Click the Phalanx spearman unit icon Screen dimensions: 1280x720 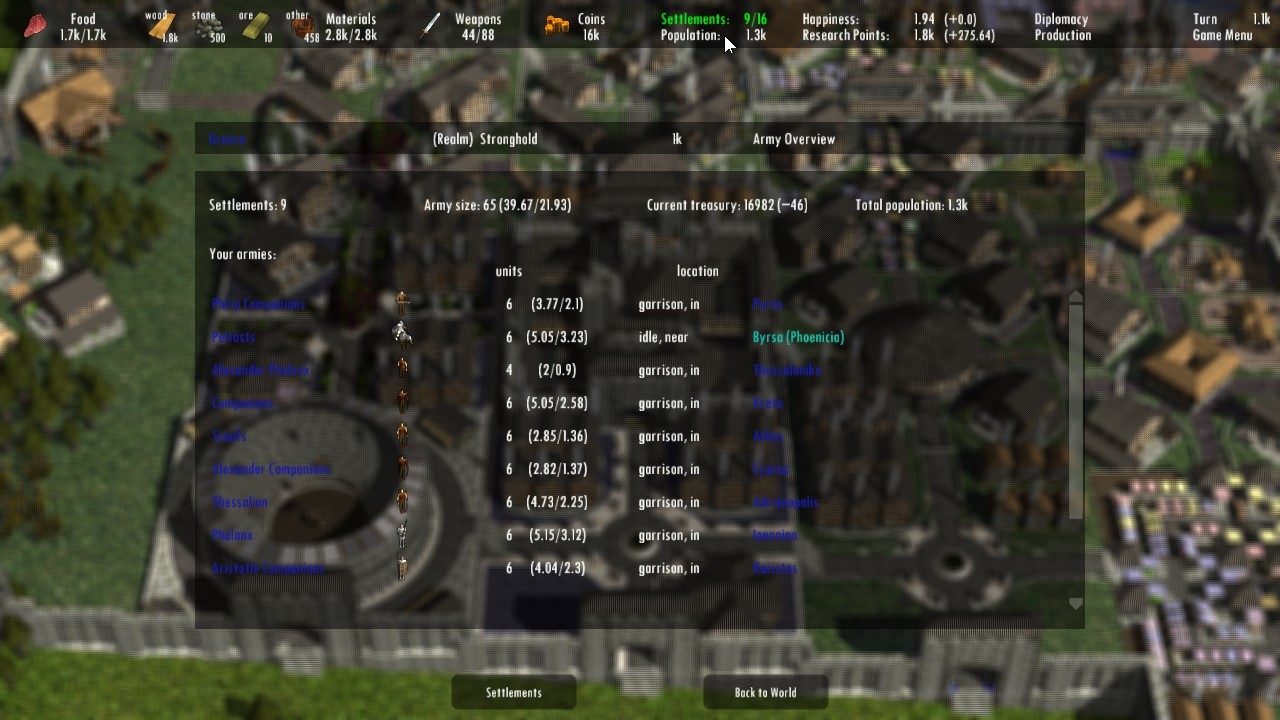click(402, 534)
